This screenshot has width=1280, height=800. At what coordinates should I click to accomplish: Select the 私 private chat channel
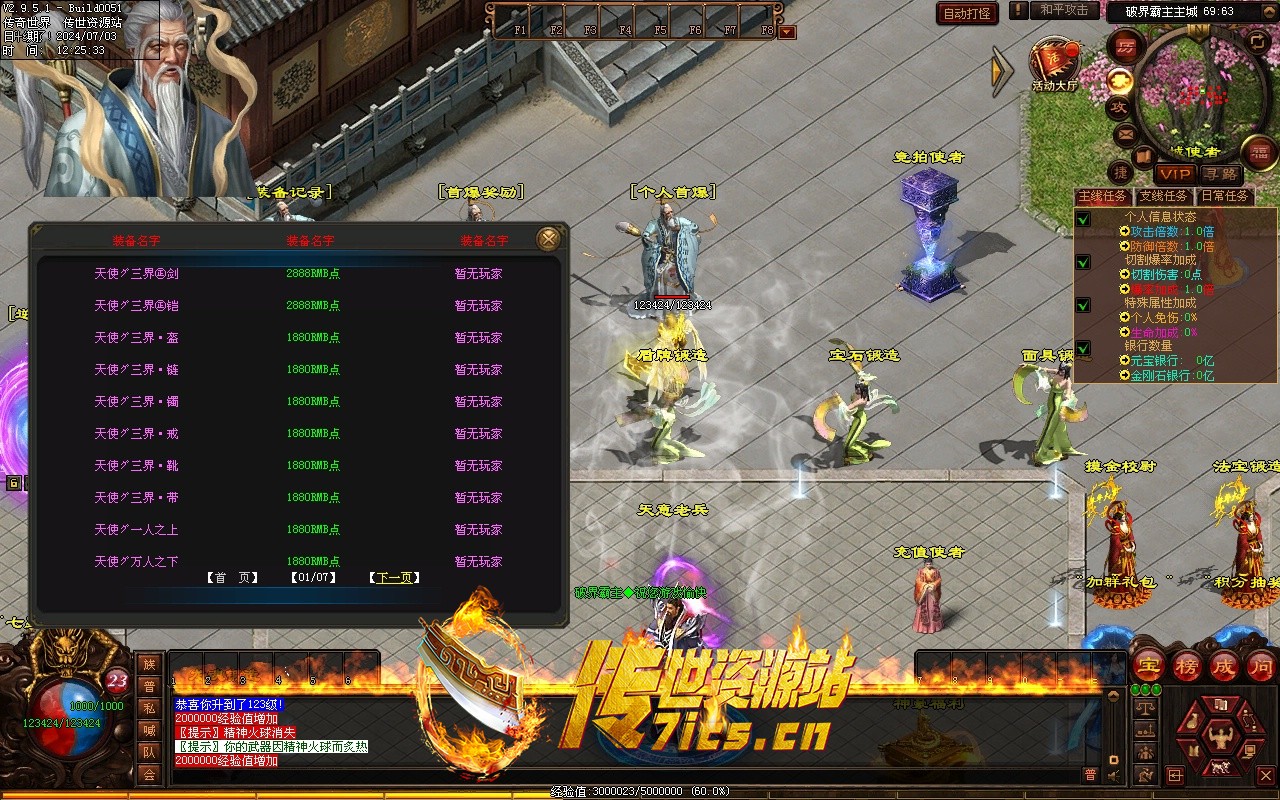coord(149,708)
